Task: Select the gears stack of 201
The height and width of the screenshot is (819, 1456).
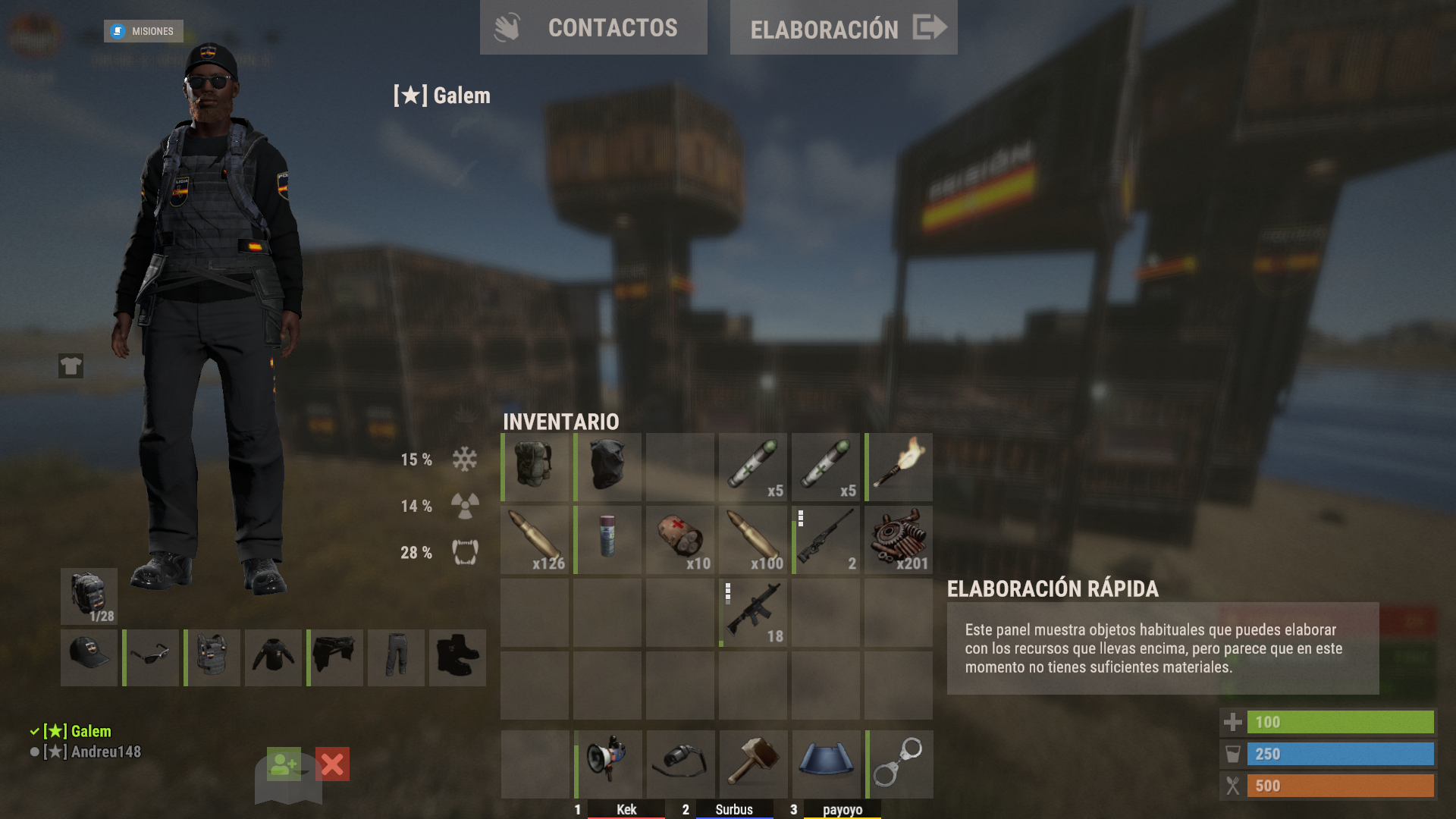Action: click(x=898, y=539)
